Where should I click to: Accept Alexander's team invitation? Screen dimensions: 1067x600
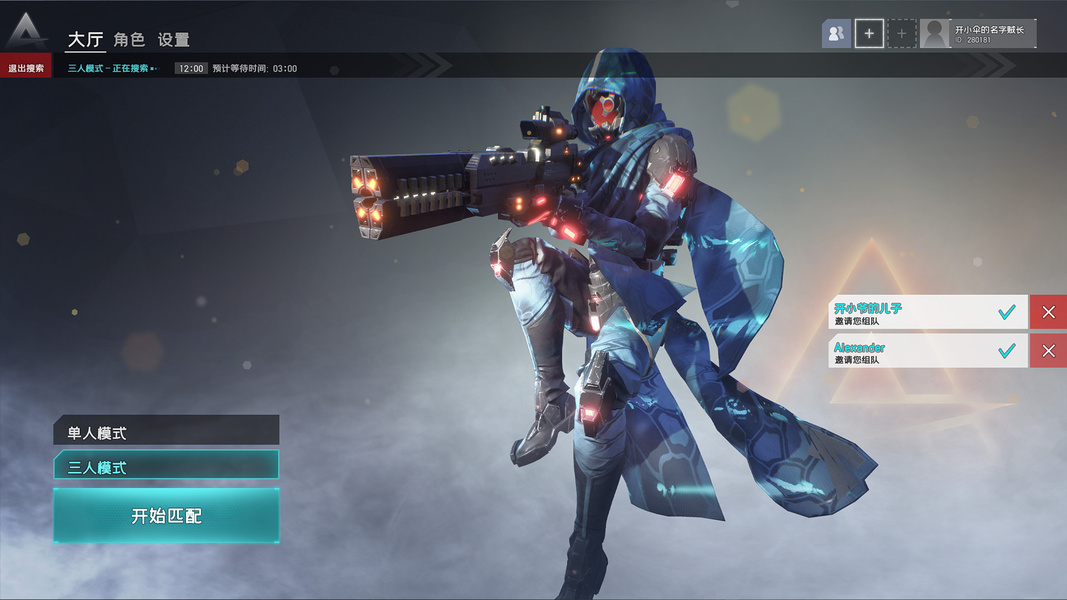[1007, 351]
